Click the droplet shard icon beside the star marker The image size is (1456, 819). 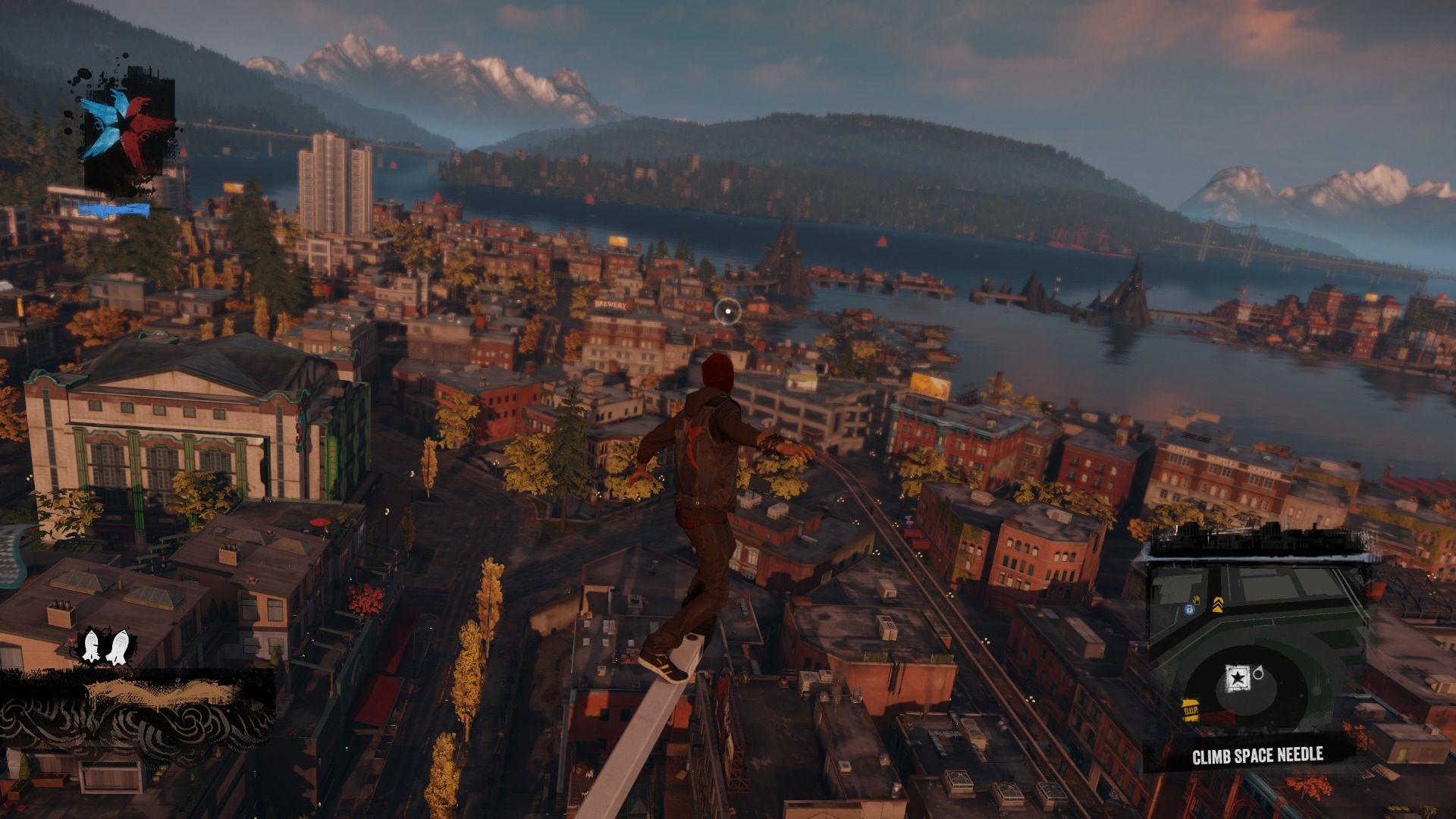coord(1259,673)
